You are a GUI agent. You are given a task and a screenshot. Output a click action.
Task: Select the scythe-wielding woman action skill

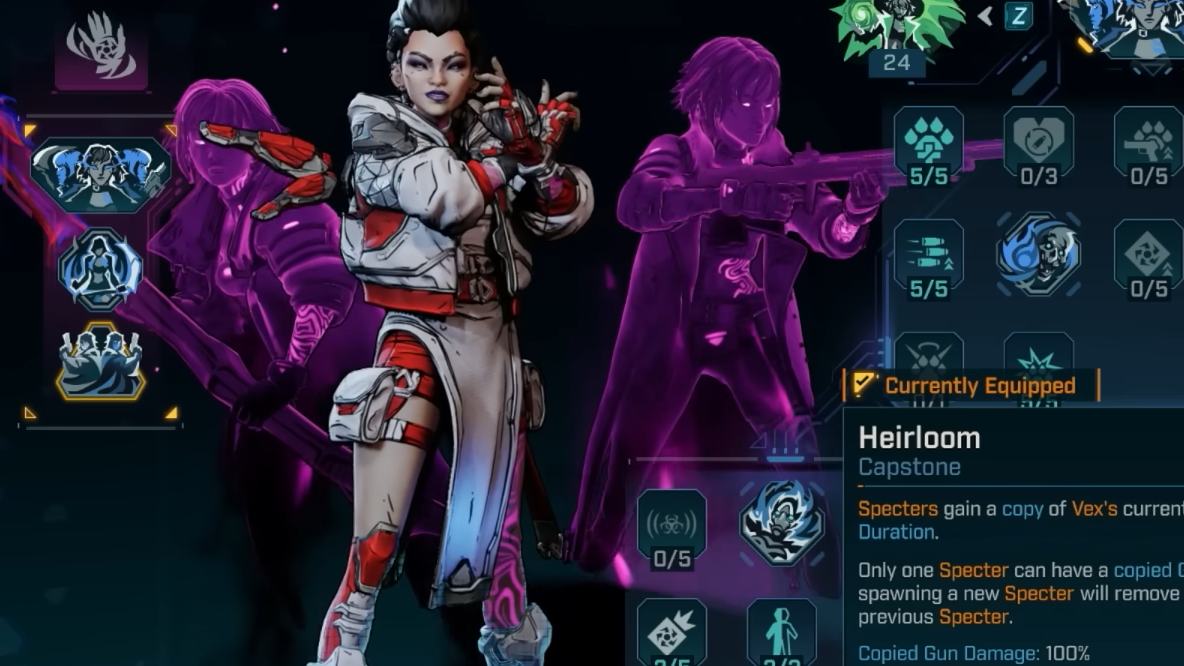[100, 270]
